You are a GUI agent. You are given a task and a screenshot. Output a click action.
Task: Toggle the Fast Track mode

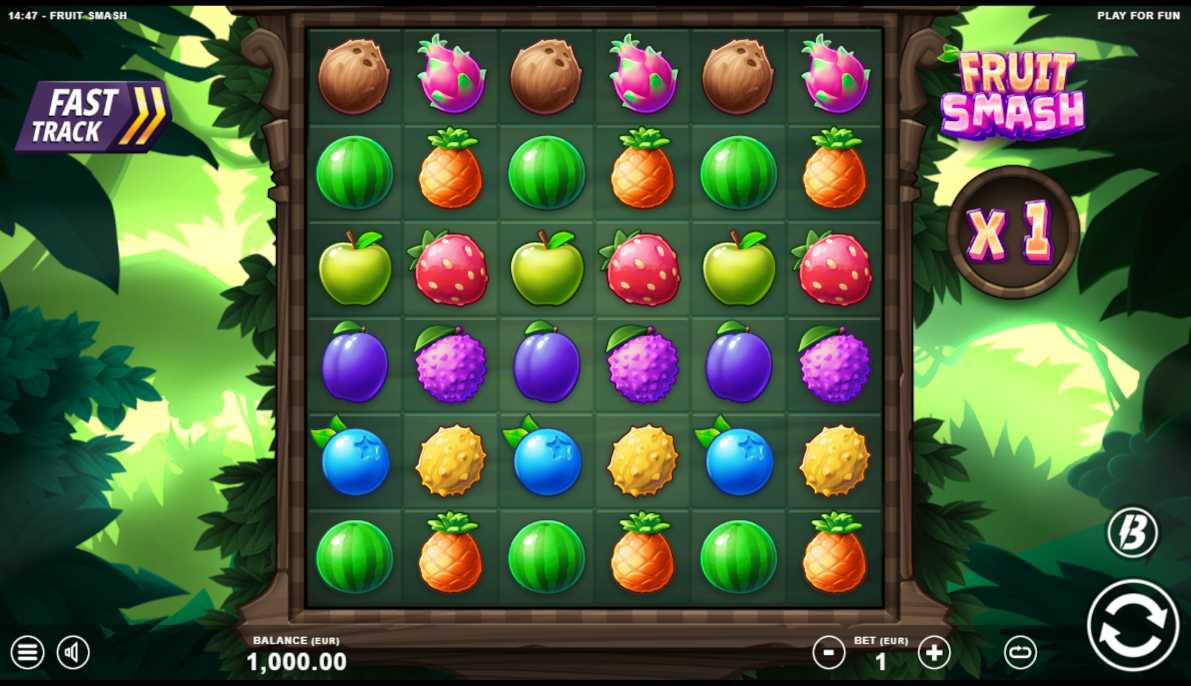pyautogui.click(x=92, y=116)
